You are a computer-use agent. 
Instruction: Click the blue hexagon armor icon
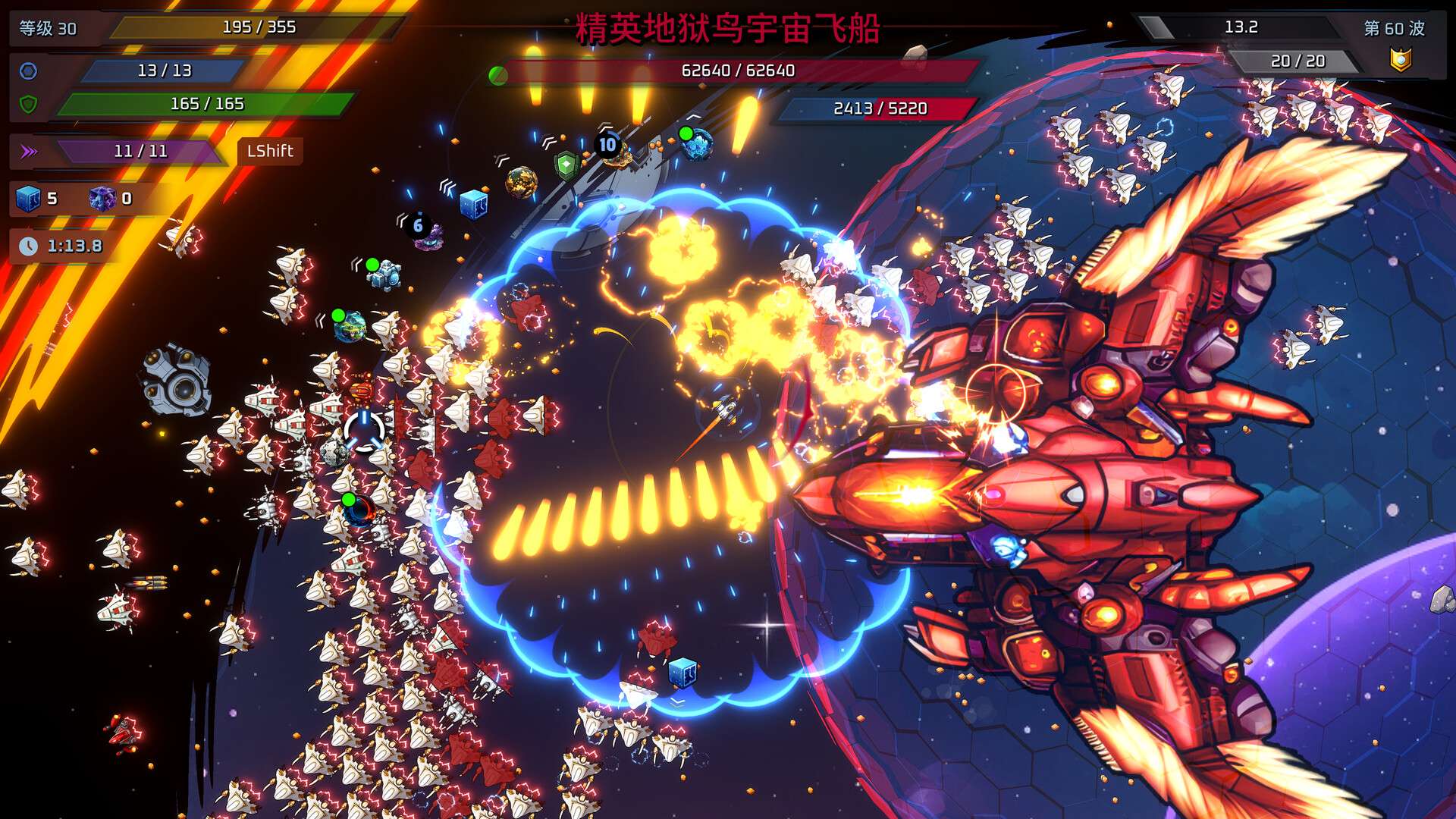click(x=28, y=71)
